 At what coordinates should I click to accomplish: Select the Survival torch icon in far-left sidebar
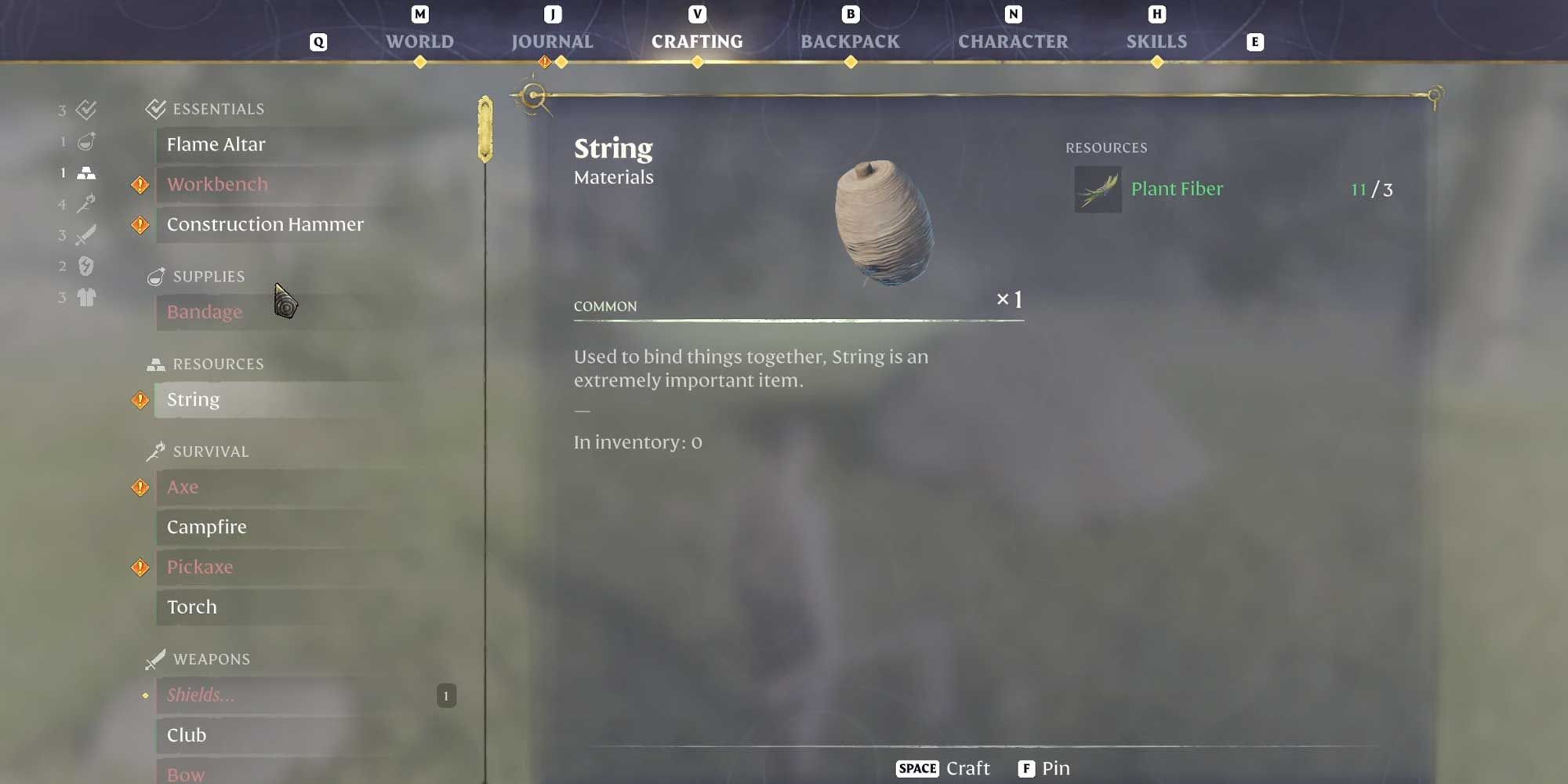click(86, 204)
